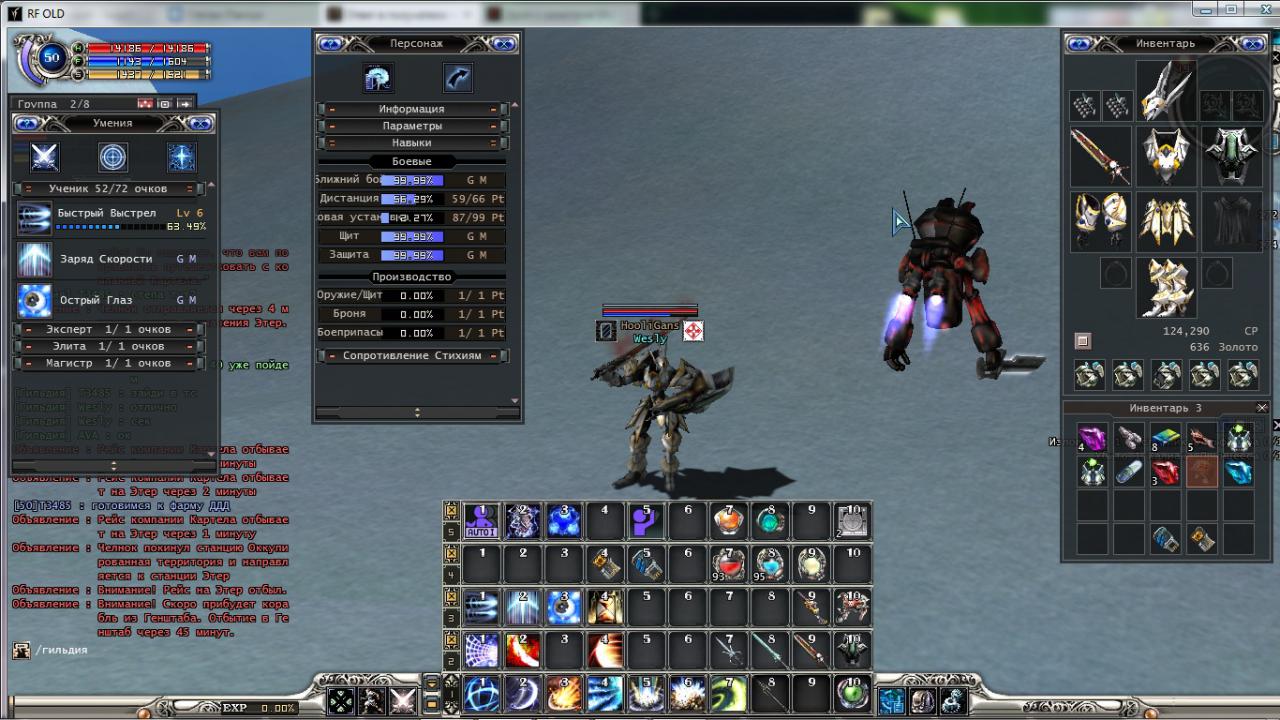Pick the purple crystal in the bag

(1092, 438)
